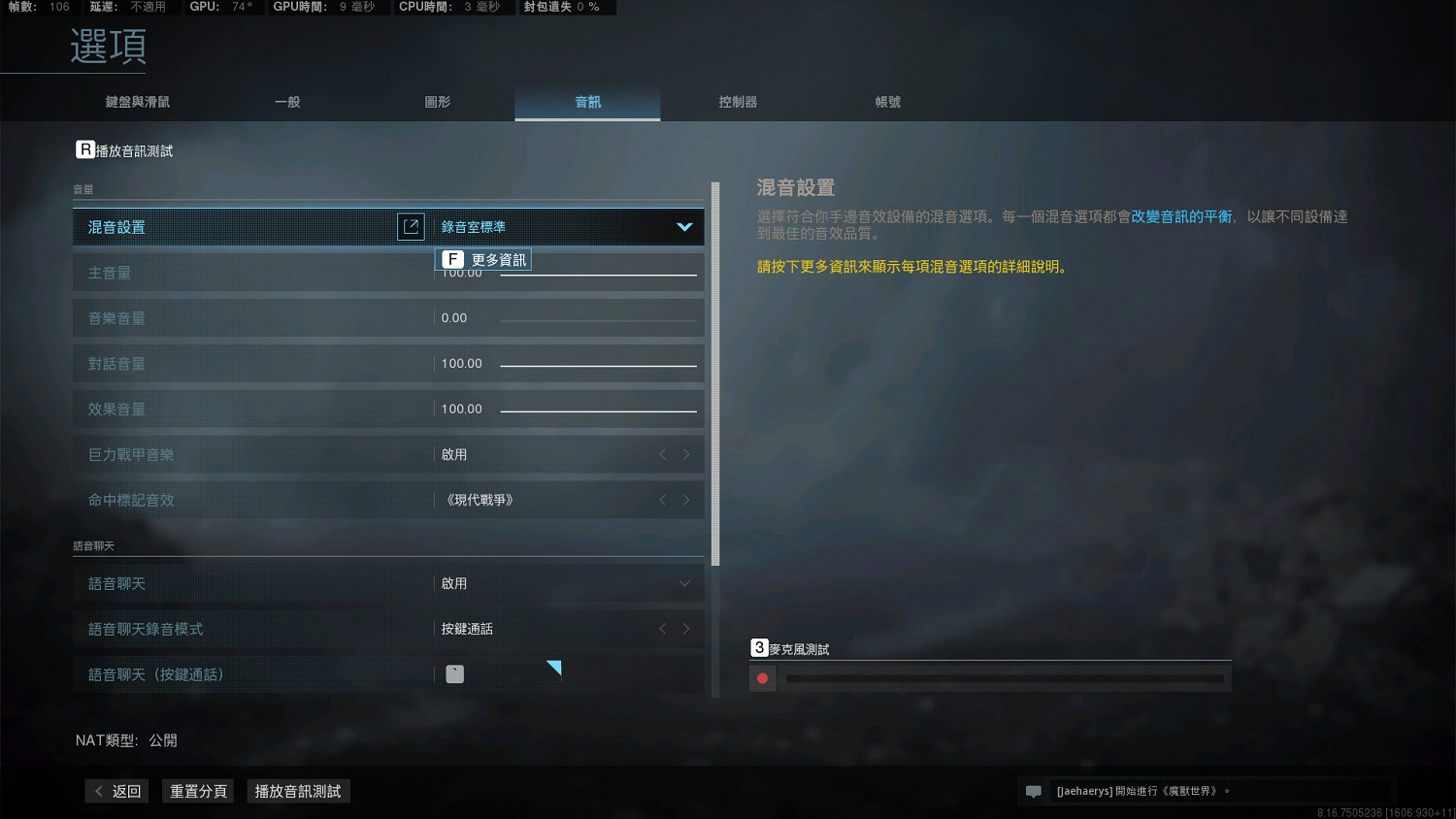The height and width of the screenshot is (819, 1456).
Task: Click the R key icon for 播放音訊測試
Action: coord(83,148)
